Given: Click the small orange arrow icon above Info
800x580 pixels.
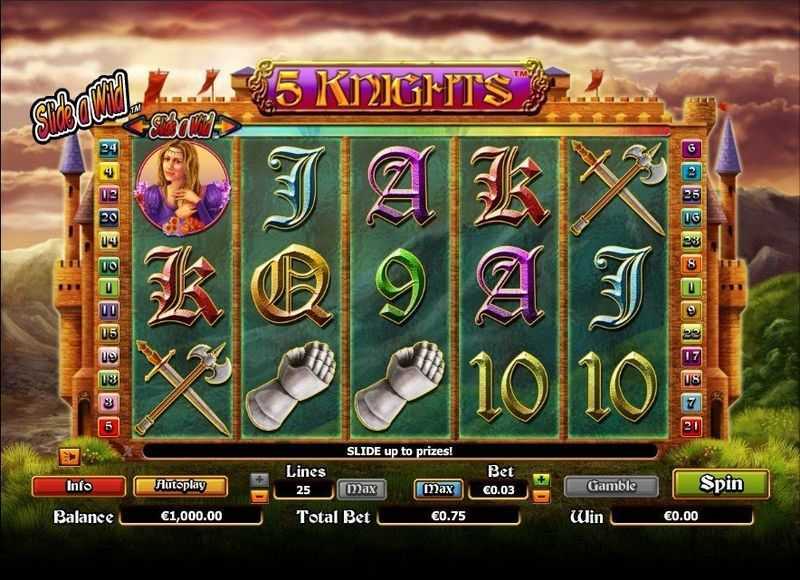Looking at the screenshot, I should coord(71,457).
